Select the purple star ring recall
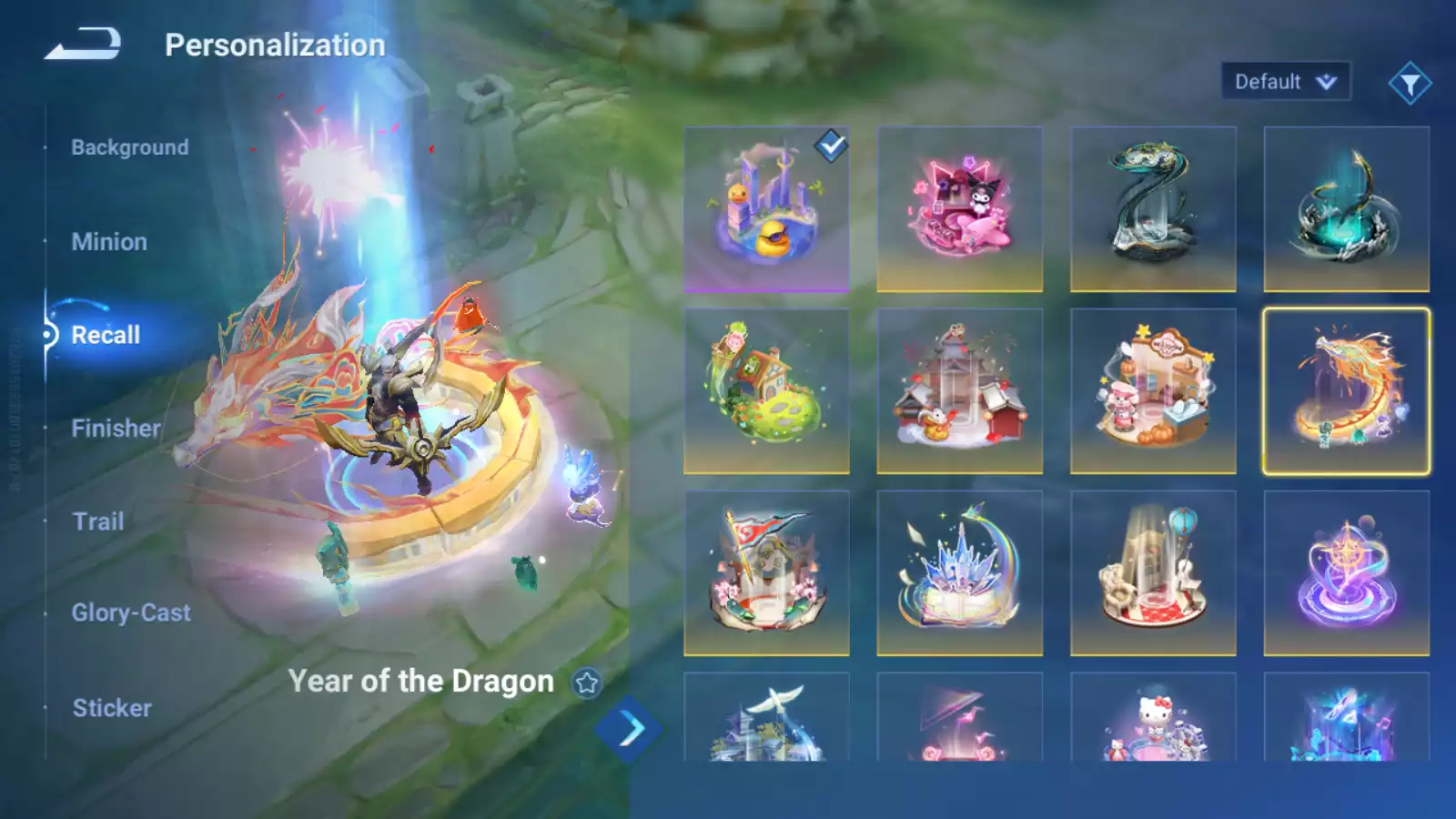The width and height of the screenshot is (1456, 819). click(x=1346, y=573)
